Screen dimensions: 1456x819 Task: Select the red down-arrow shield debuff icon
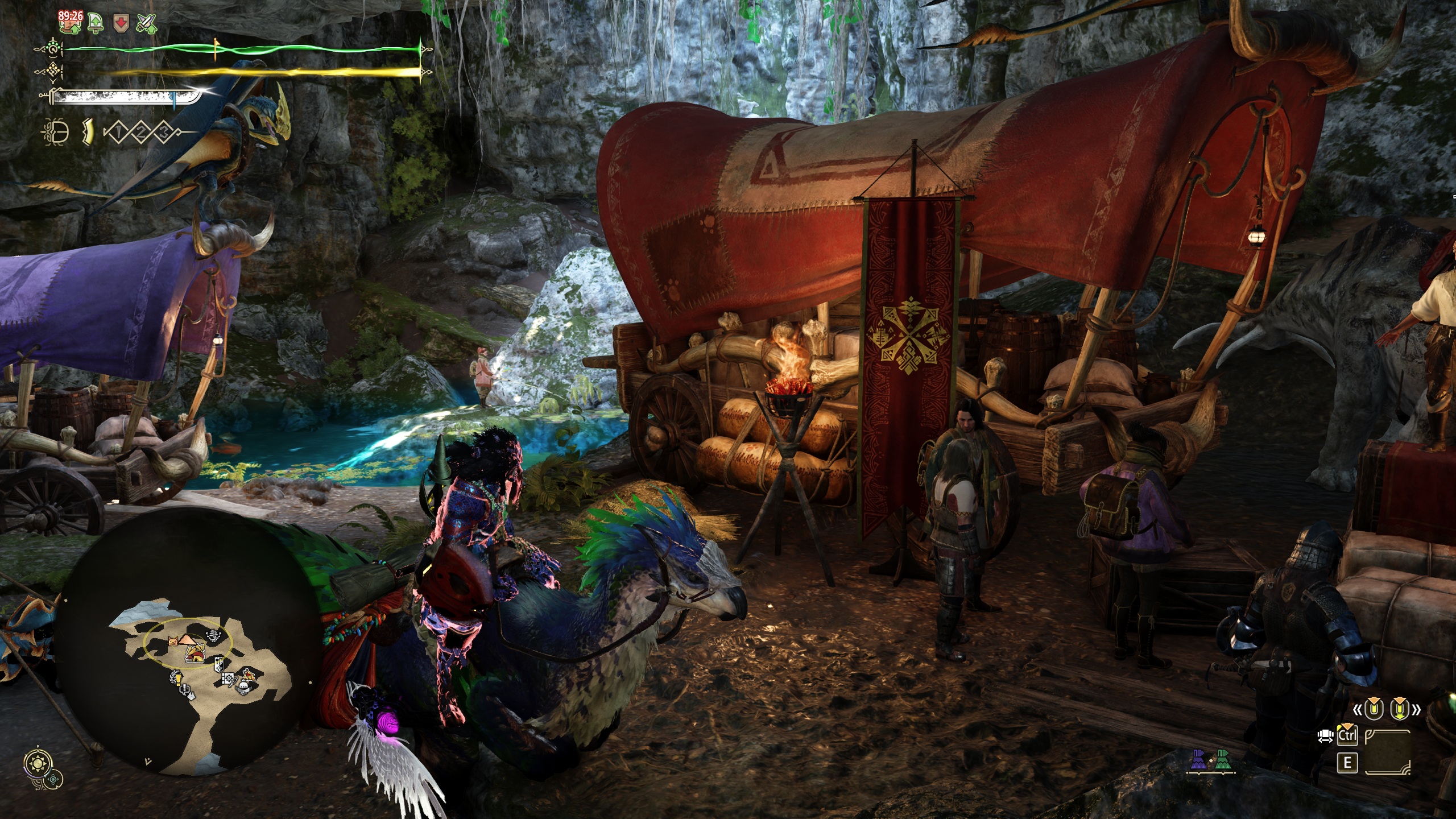(121, 23)
